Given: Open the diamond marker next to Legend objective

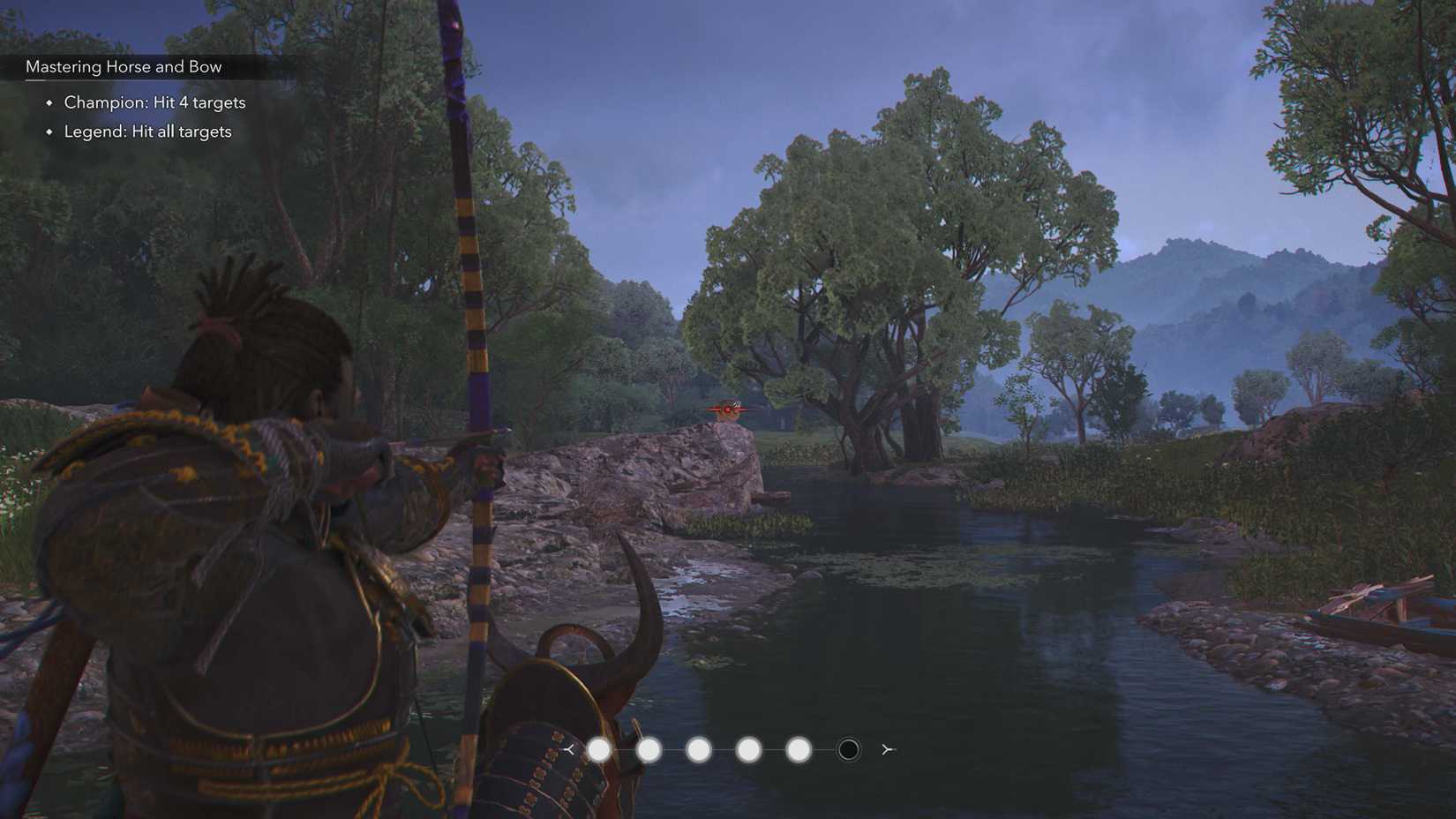Looking at the screenshot, I should click(x=49, y=131).
